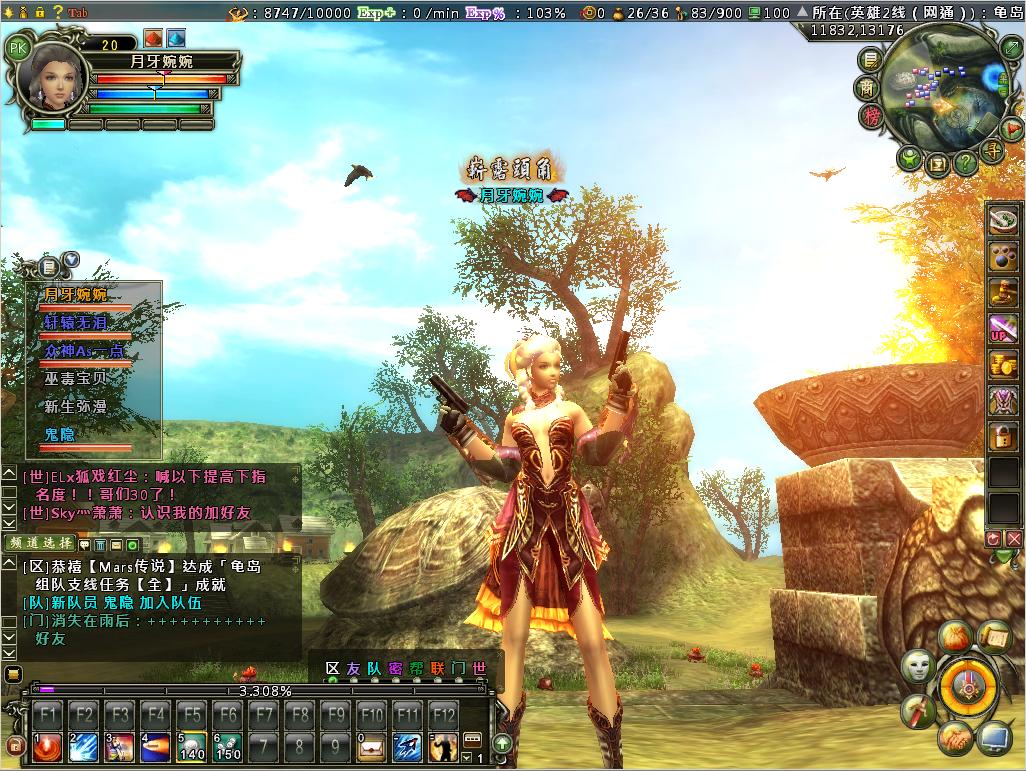This screenshot has width=1026, height=771.
Task: Open the question mark help button
Action: (x=964, y=162)
